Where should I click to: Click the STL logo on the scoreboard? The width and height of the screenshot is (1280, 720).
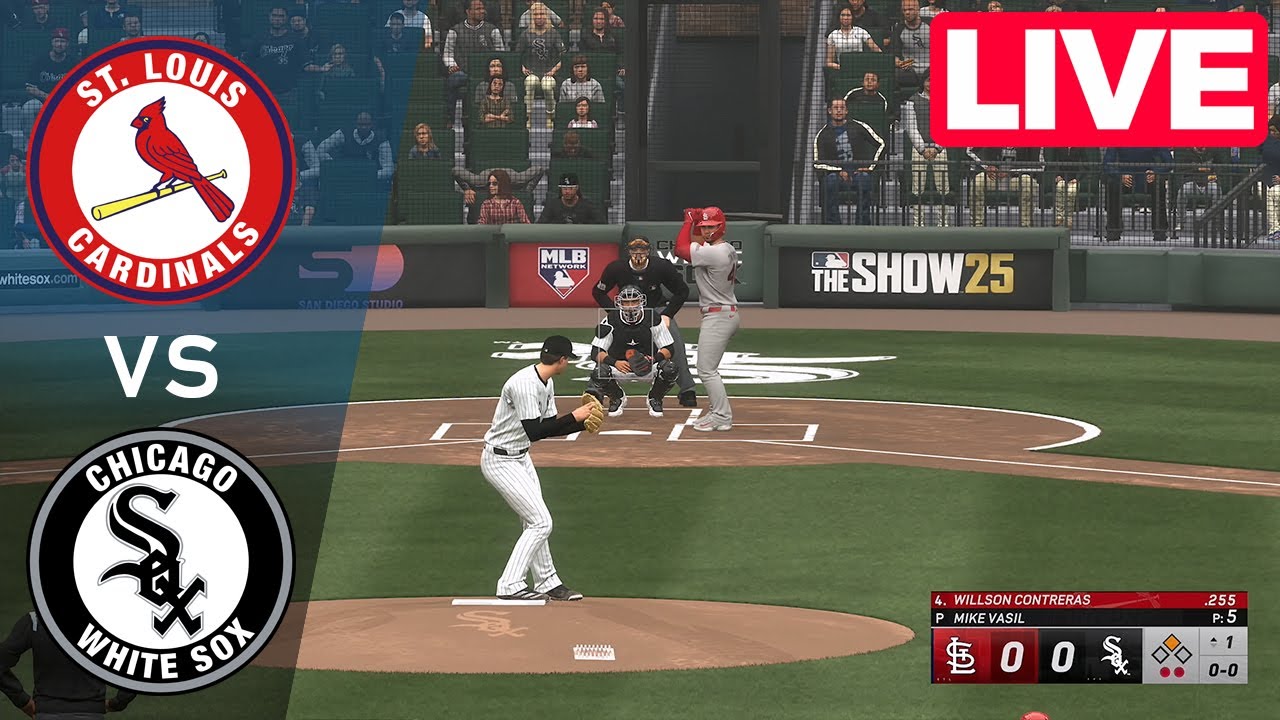coord(962,656)
